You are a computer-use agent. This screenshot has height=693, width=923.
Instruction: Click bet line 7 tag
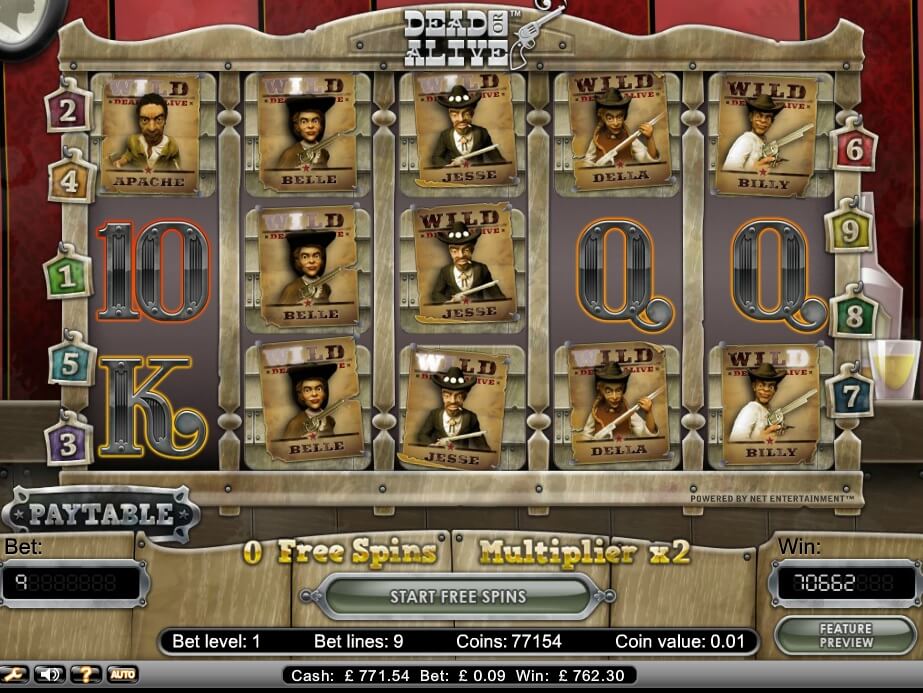pyautogui.click(x=850, y=394)
